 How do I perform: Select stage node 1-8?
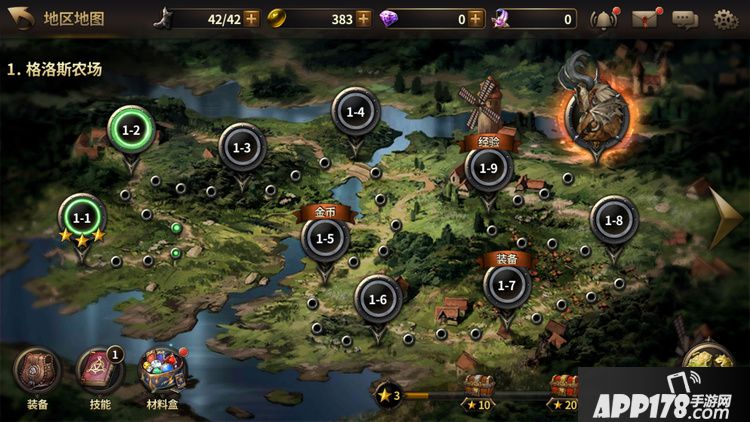point(614,220)
